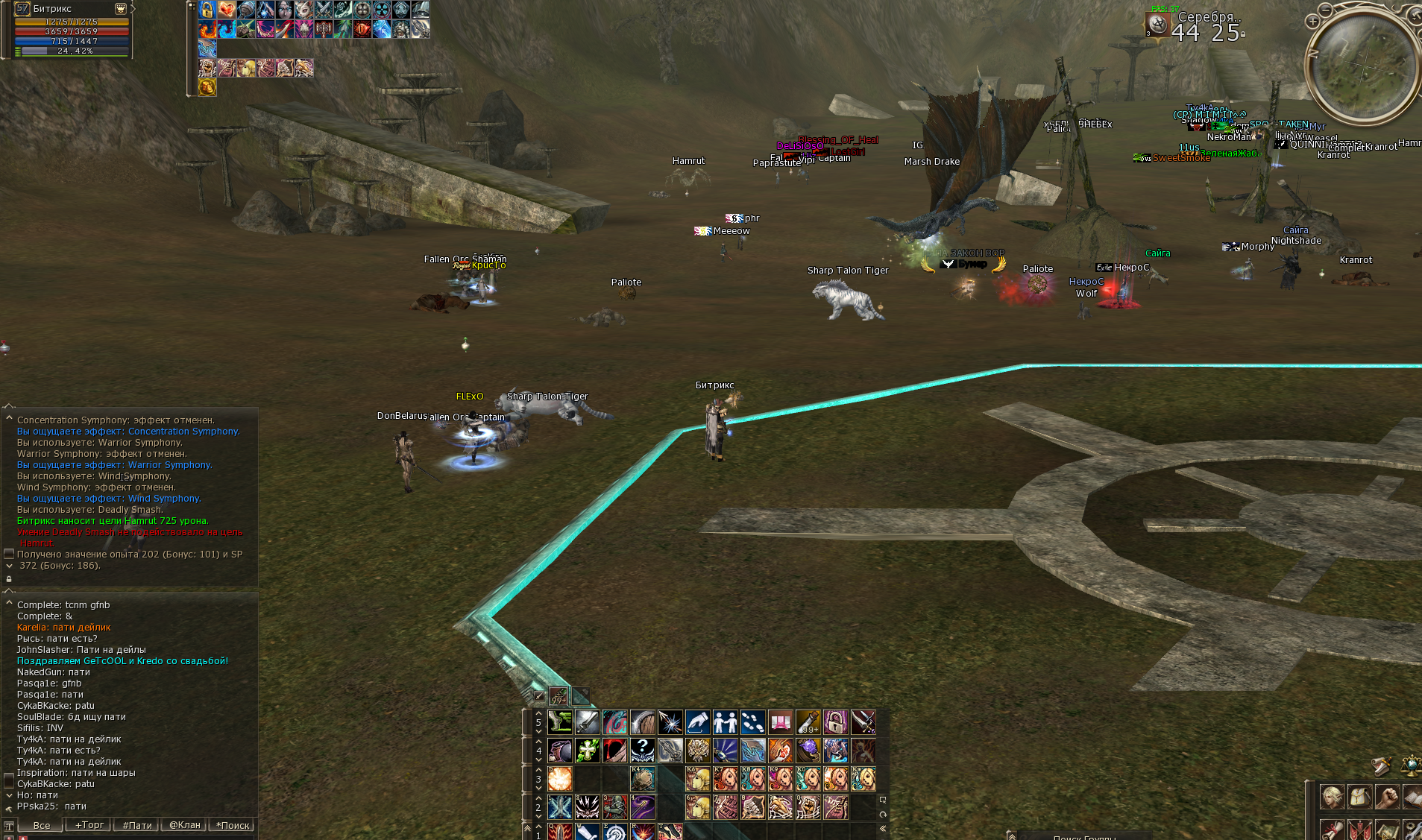The height and width of the screenshot is (840, 1422).
Task: Toggle the footprints walk/run action
Action: tap(752, 721)
